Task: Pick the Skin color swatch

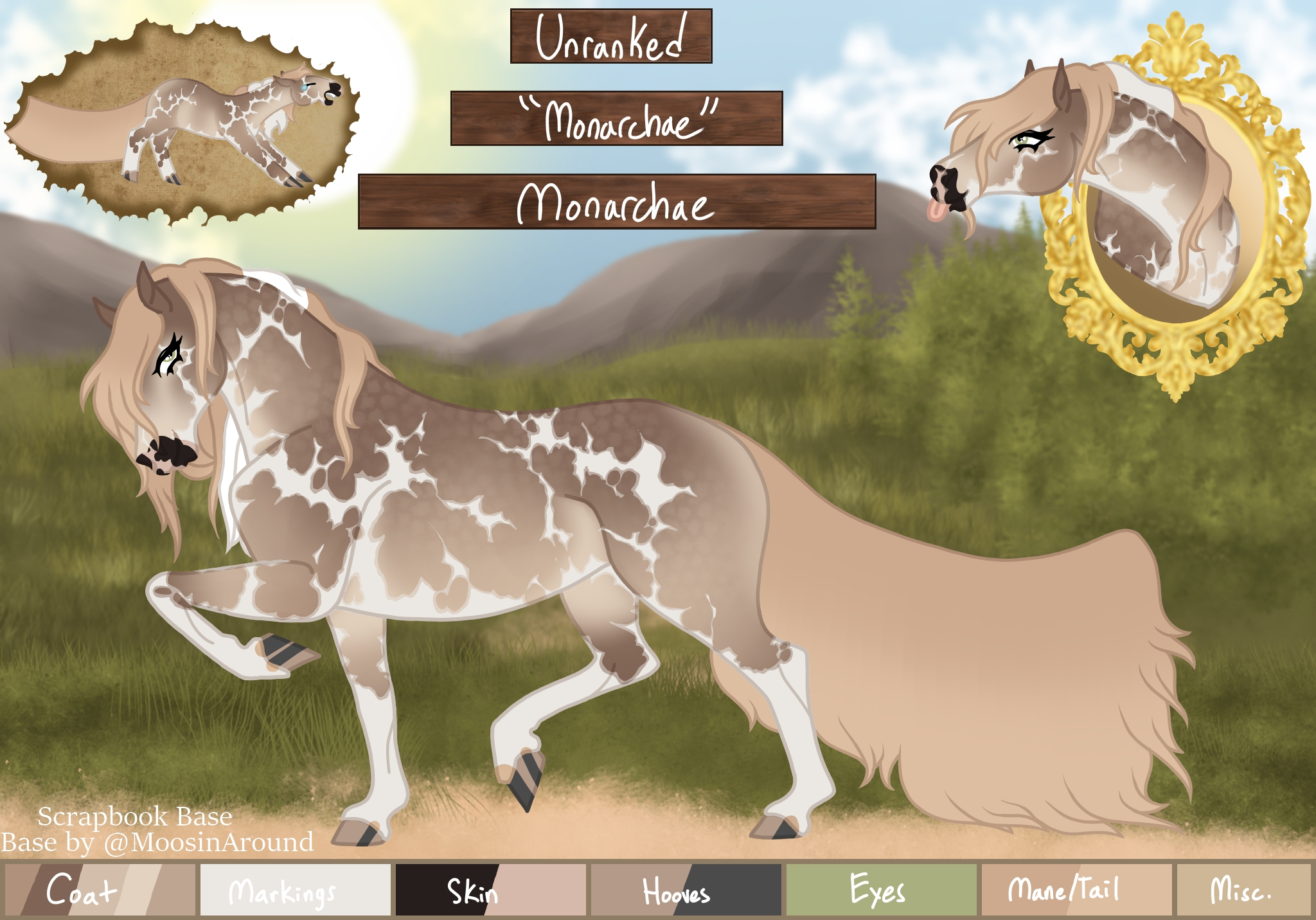Action: [491, 890]
